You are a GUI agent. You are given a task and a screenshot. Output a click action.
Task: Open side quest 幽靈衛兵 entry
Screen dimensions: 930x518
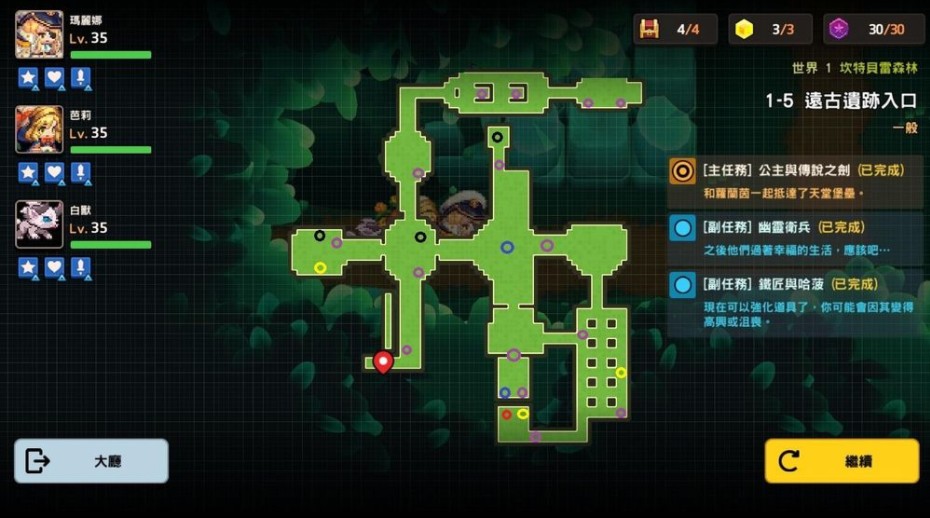[795, 238]
